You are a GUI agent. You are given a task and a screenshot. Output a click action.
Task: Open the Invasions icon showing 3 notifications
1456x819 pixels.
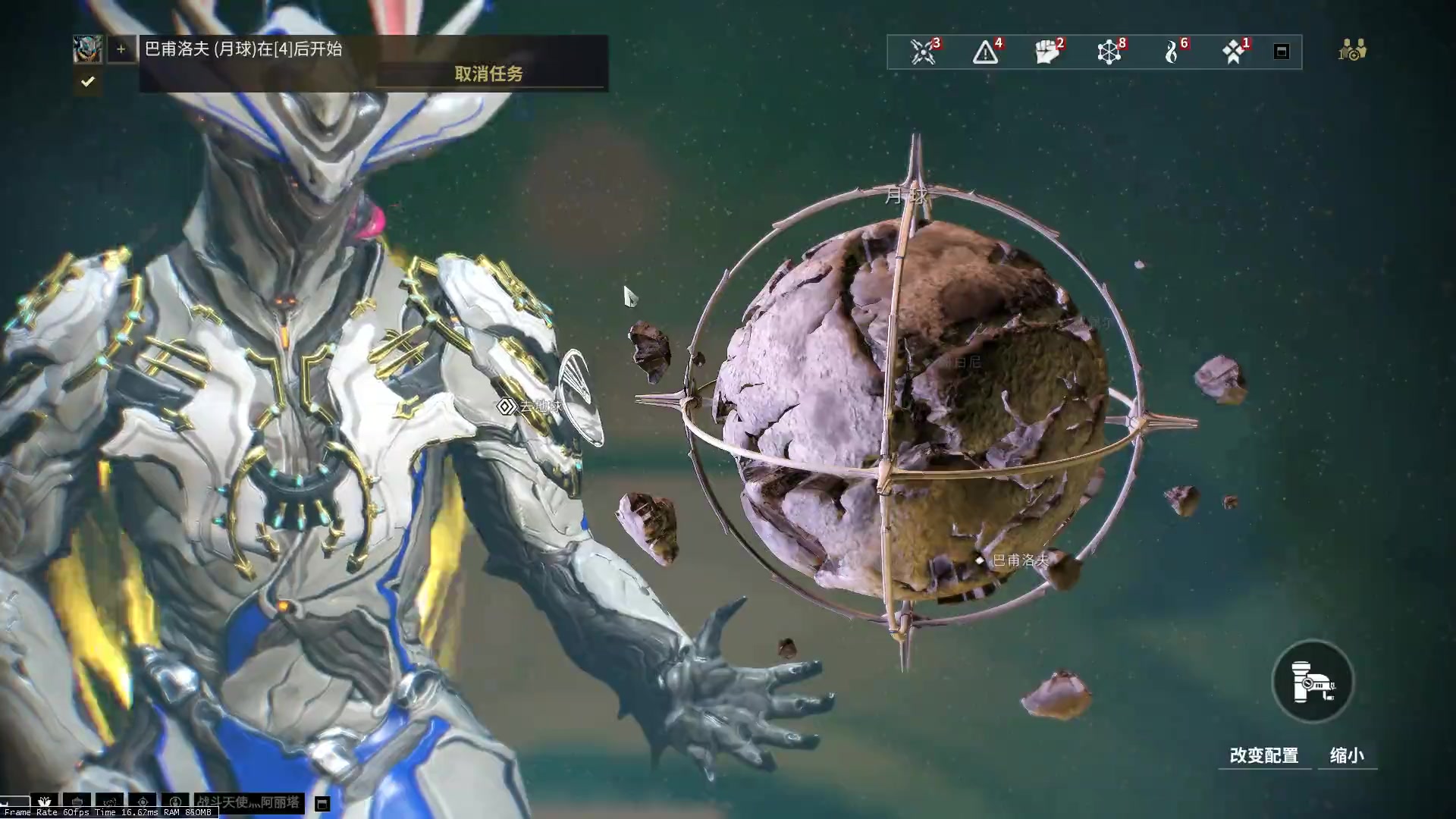tap(922, 52)
